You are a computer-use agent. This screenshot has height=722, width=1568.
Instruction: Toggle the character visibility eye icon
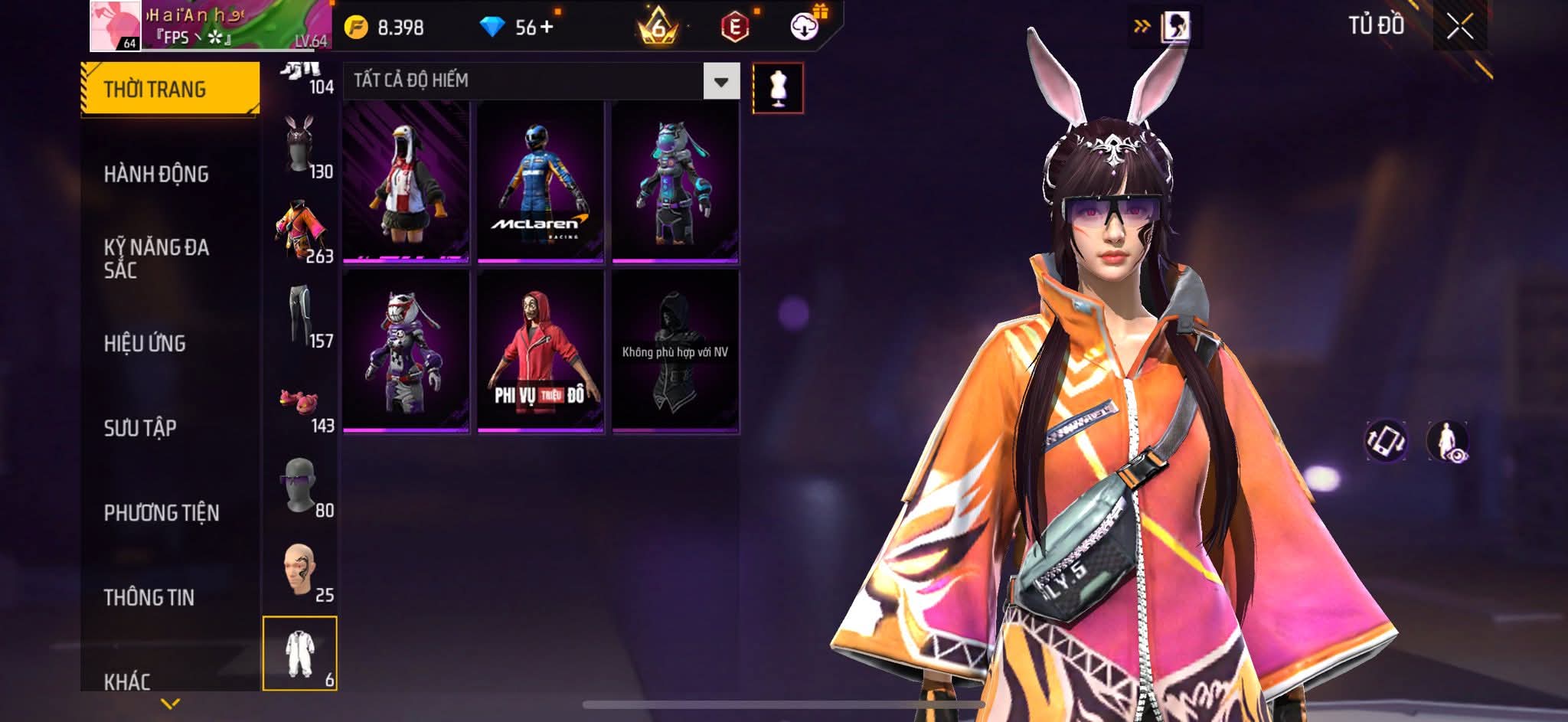coord(1447,442)
